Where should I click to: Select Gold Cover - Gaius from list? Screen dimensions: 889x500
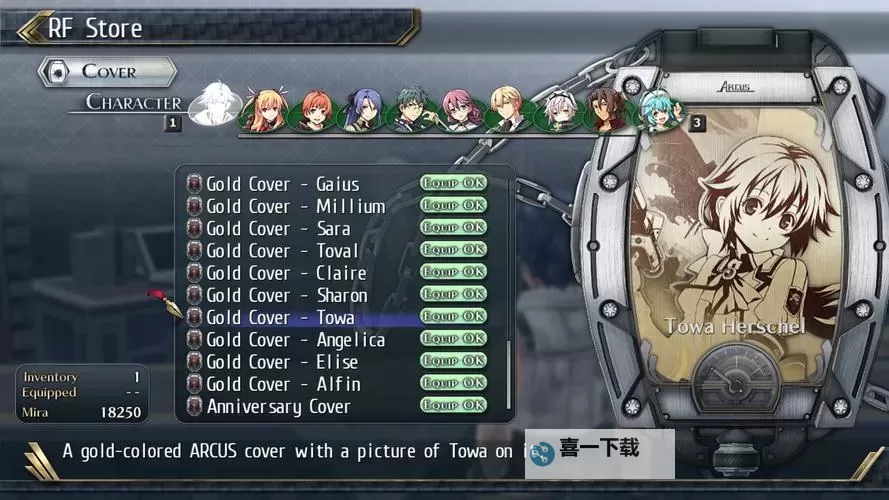pos(283,184)
